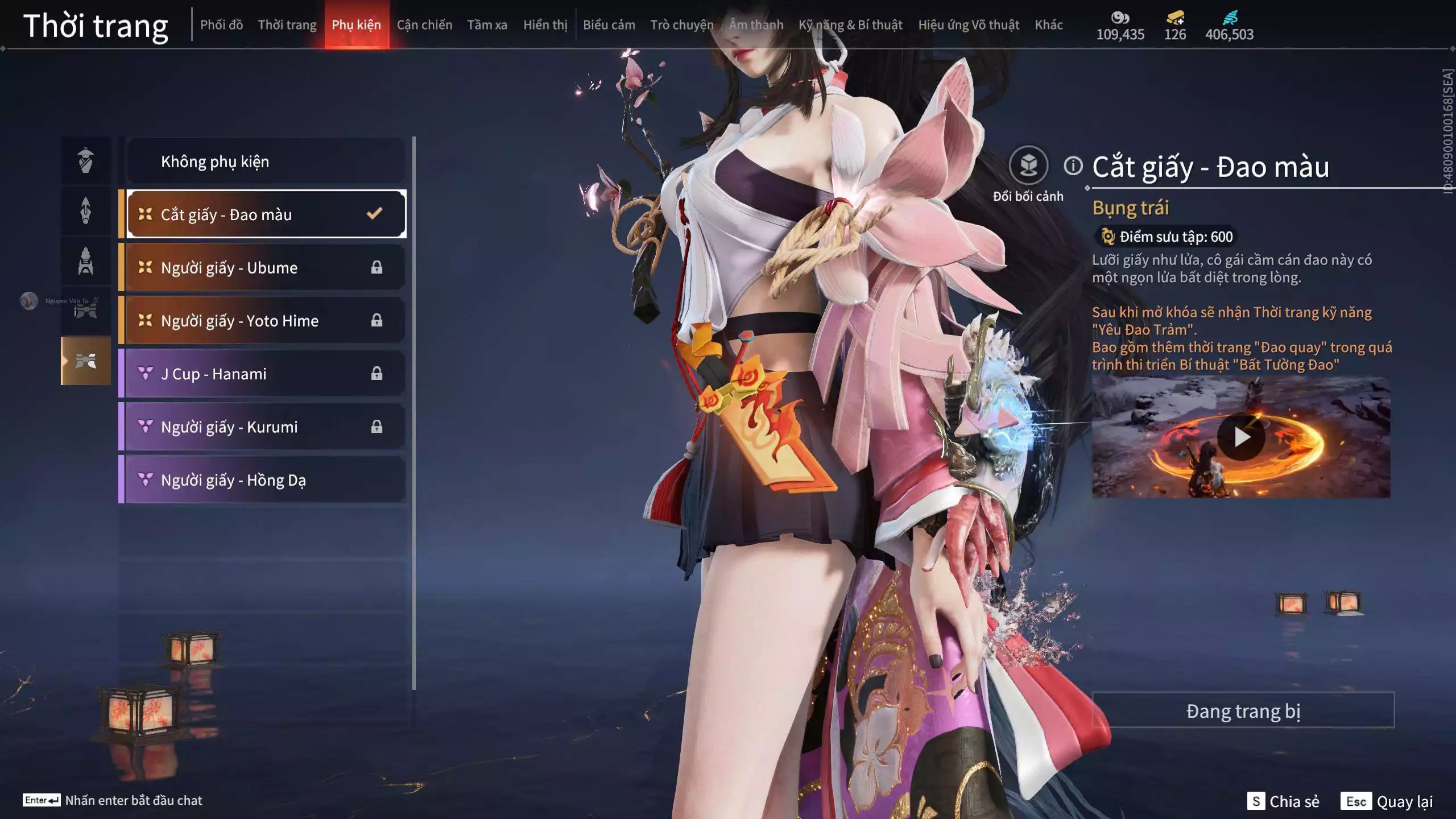This screenshot has width=1456, height=819.
Task: Choose Người giấy - Kurumi accessory
Action: 265,427
